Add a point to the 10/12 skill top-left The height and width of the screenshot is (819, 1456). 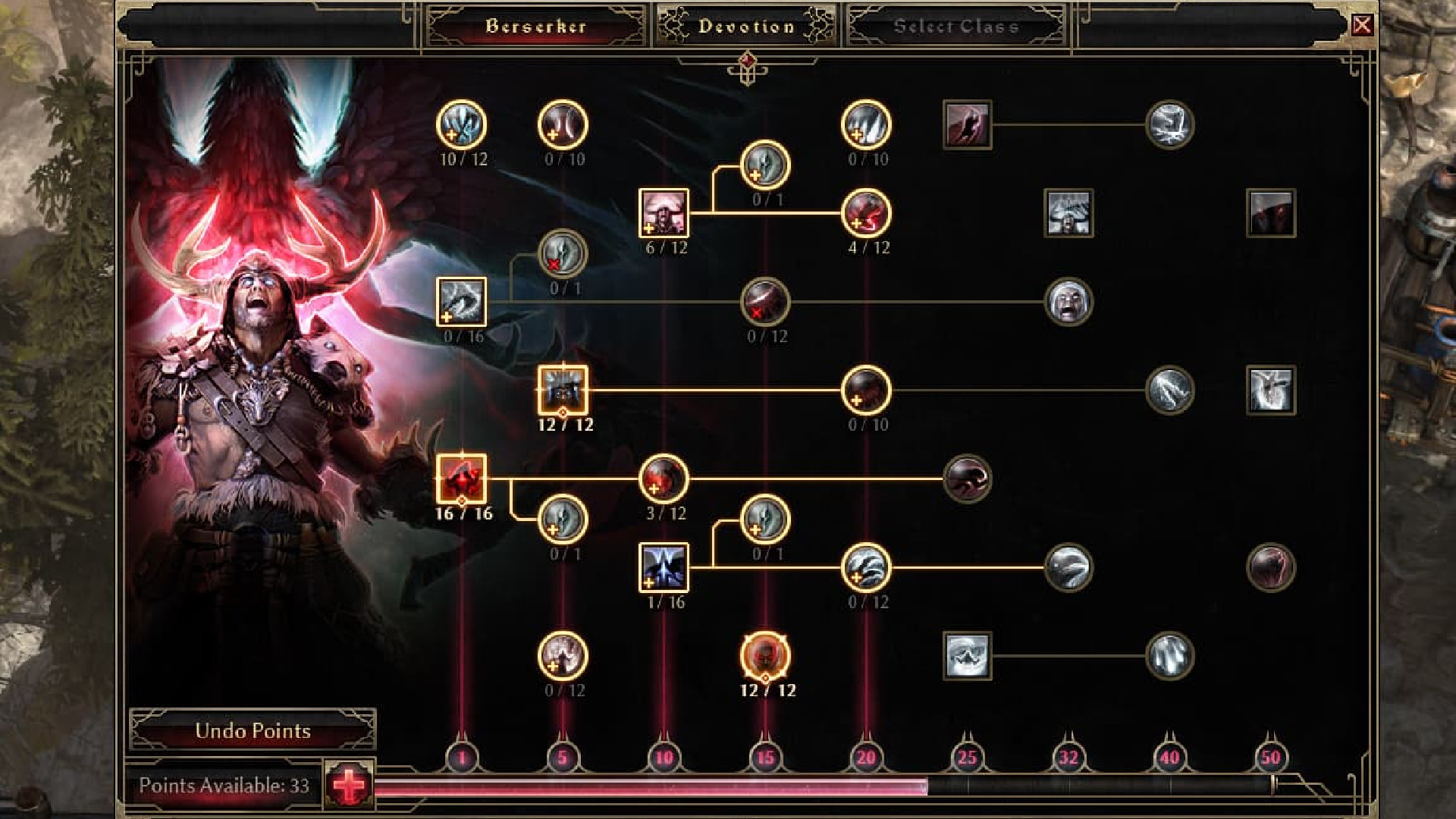pyautogui.click(x=461, y=128)
